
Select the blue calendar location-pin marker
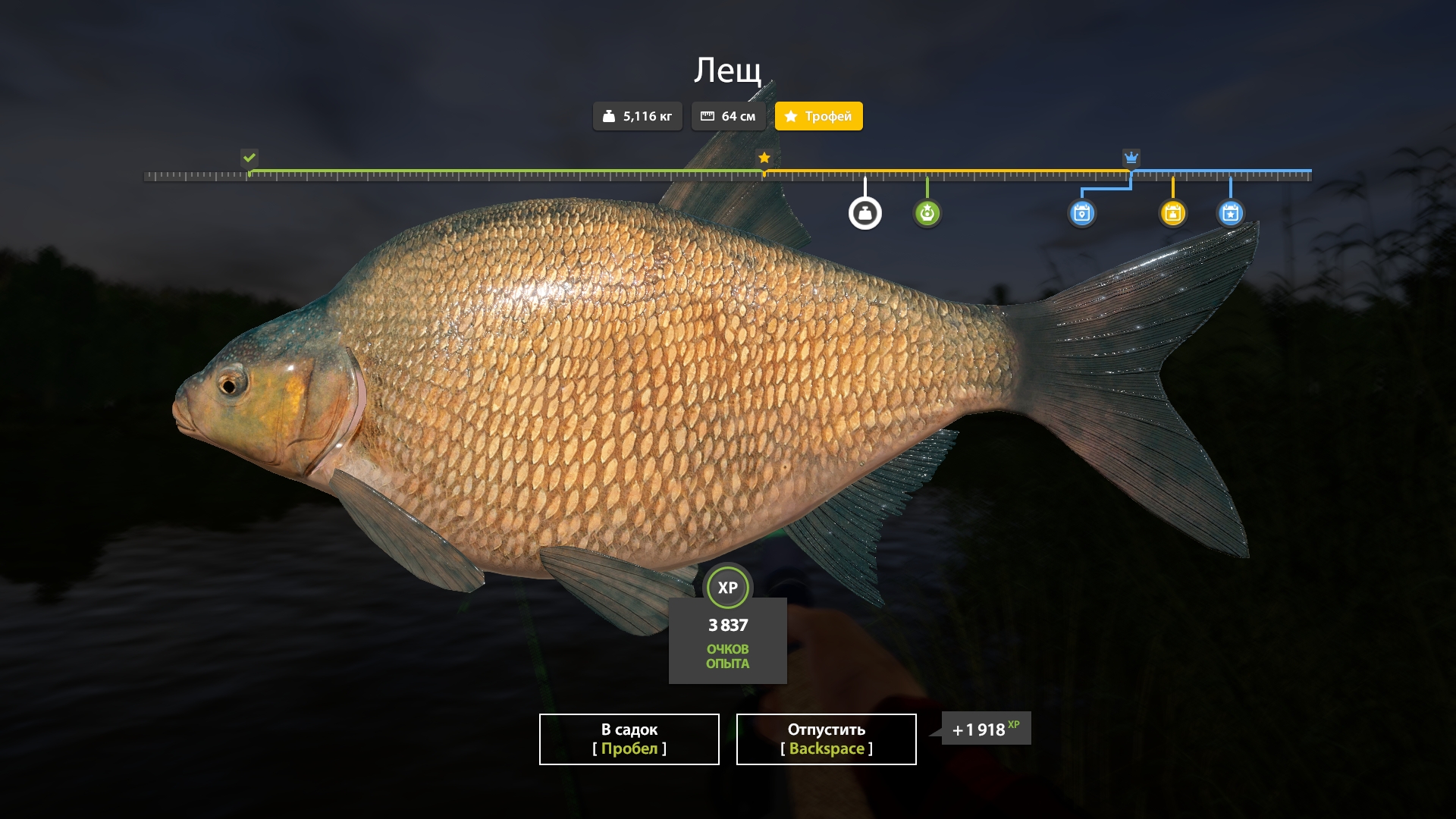click(1081, 213)
